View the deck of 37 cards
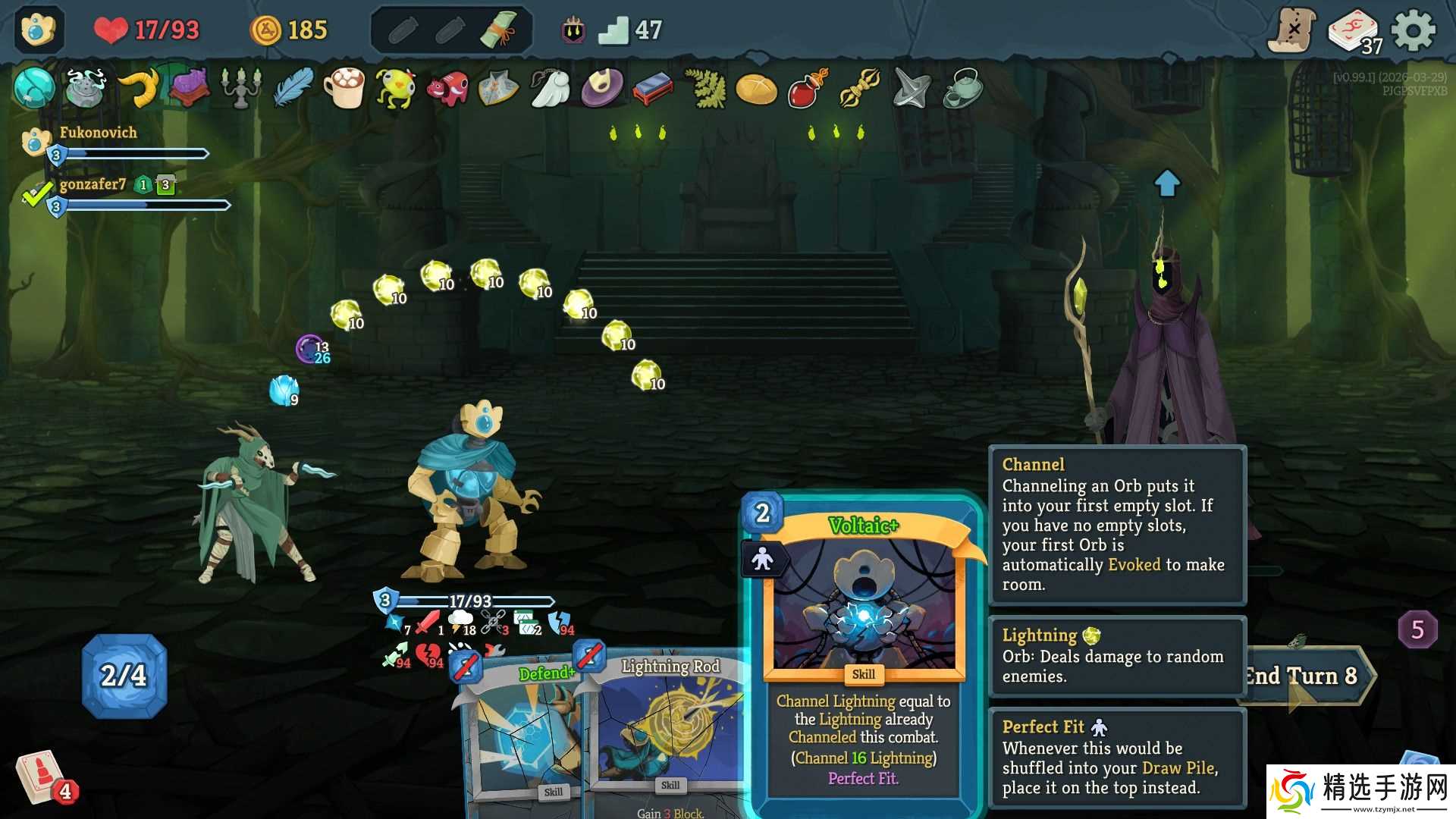Viewport: 1456px width, 819px height. tap(1354, 32)
